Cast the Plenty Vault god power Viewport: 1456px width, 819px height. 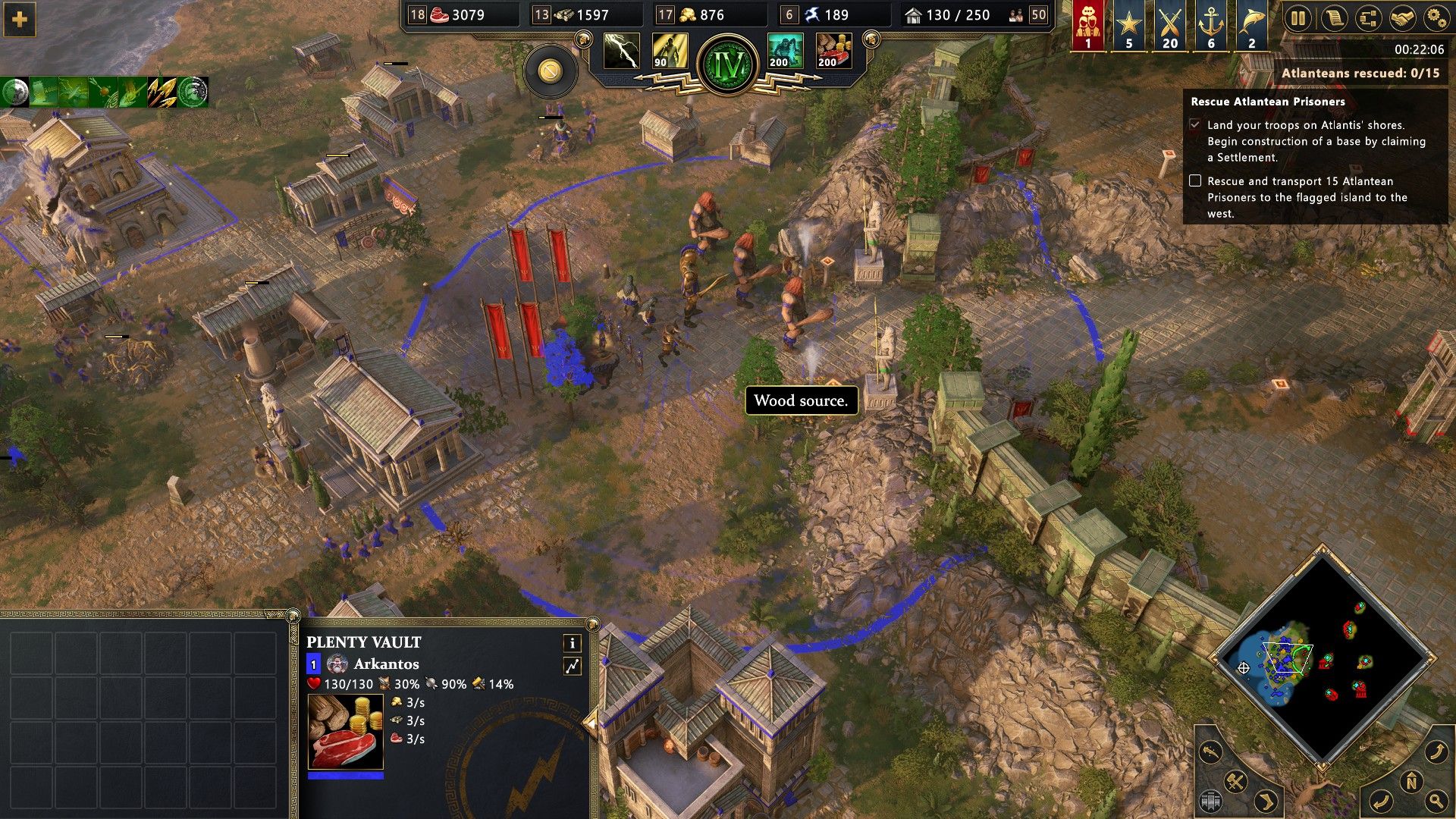coord(834,52)
